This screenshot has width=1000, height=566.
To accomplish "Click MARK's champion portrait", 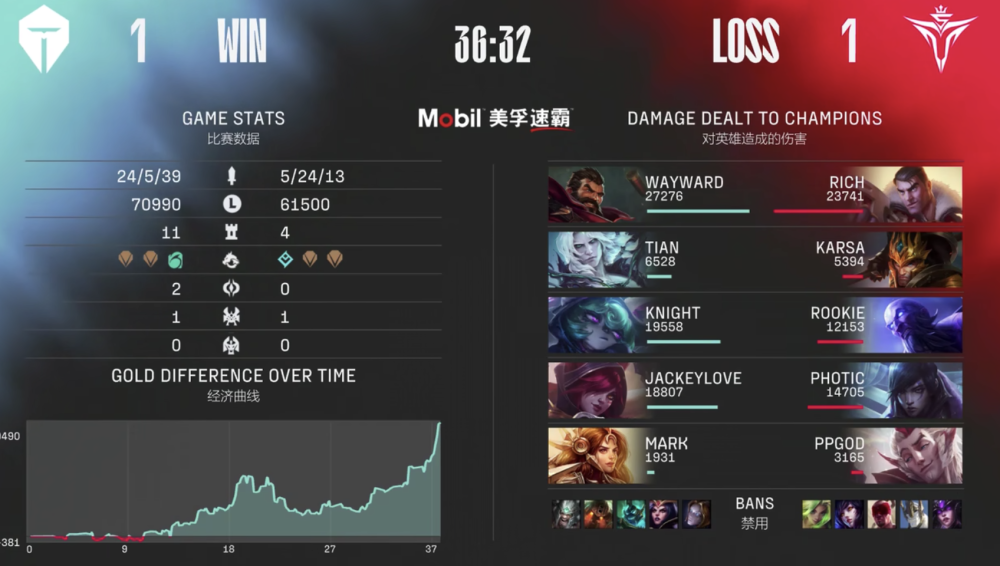I will pos(594,456).
